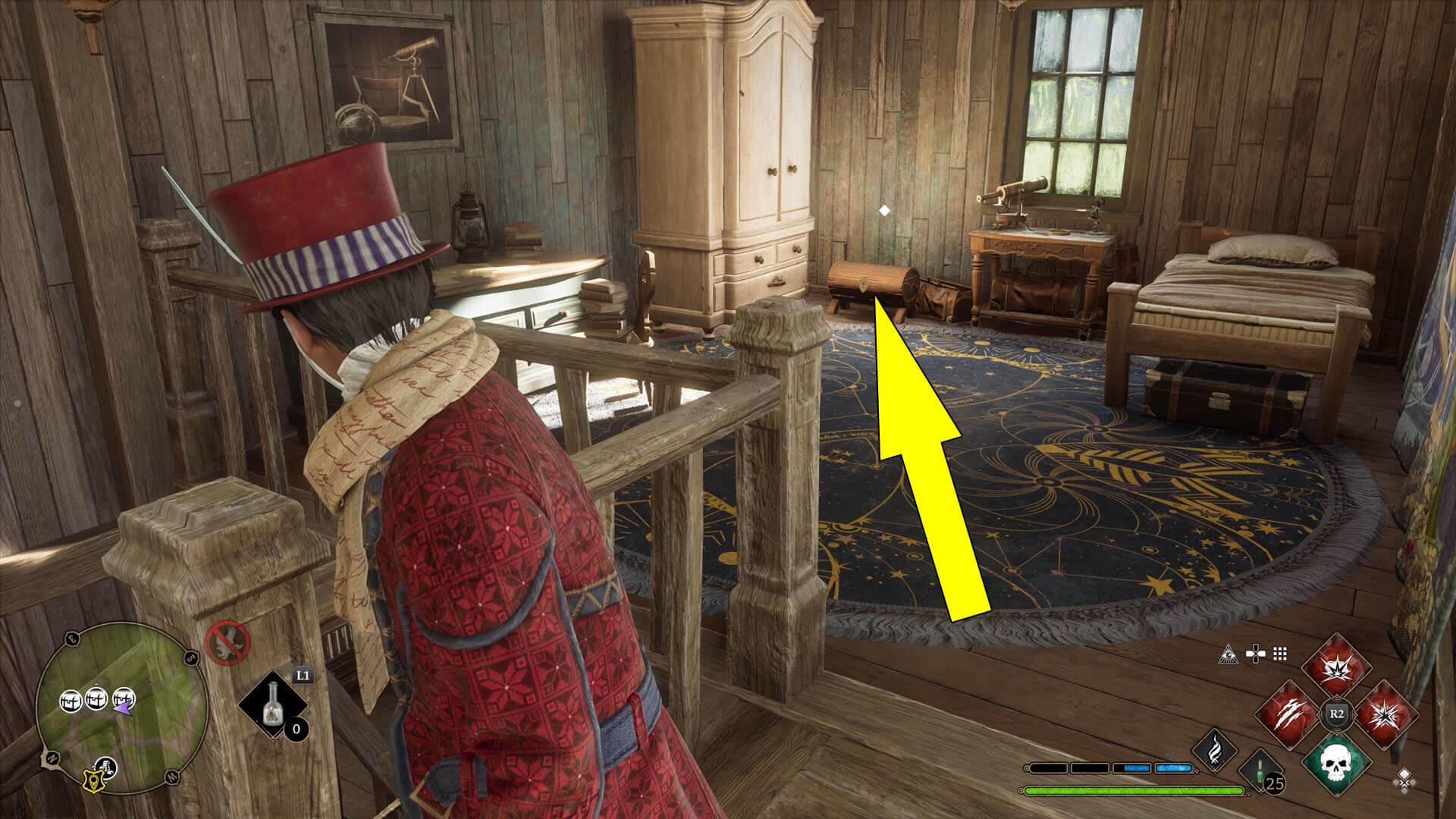Screen dimensions: 1456x819
Task: Select the green skull curse spell
Action: [x=1336, y=765]
